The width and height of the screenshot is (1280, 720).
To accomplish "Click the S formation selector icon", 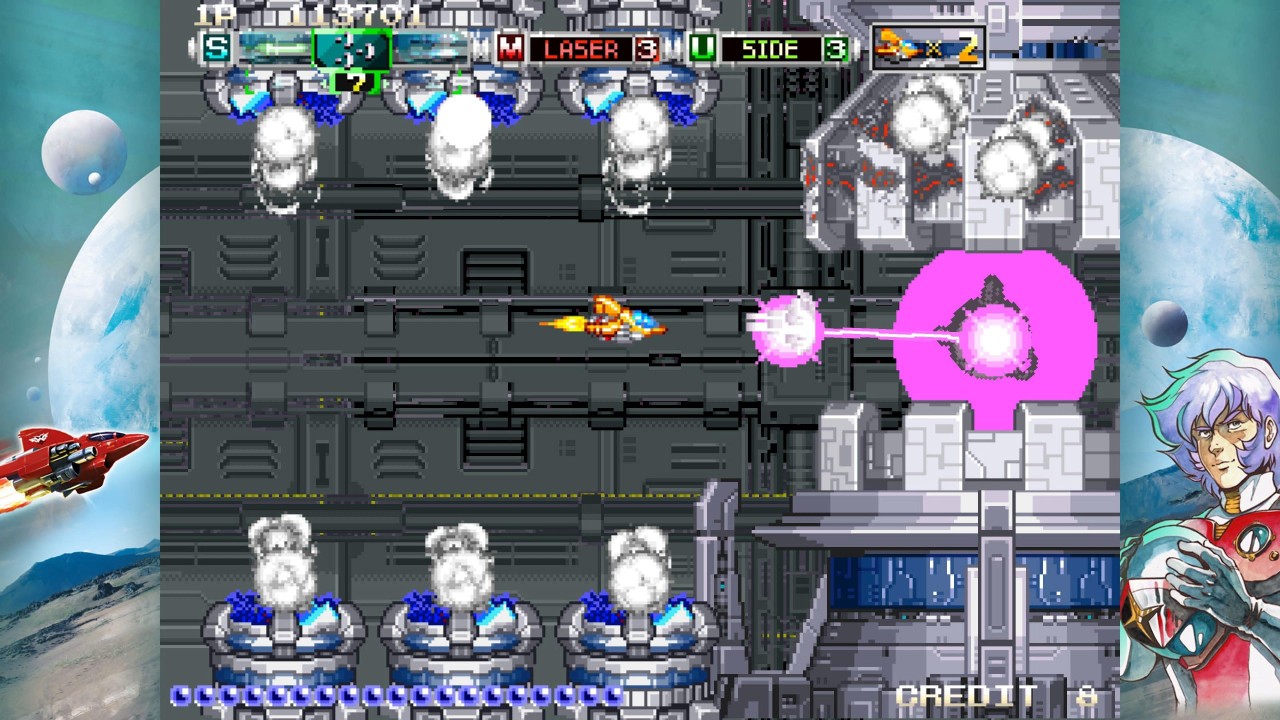I will coord(215,47).
